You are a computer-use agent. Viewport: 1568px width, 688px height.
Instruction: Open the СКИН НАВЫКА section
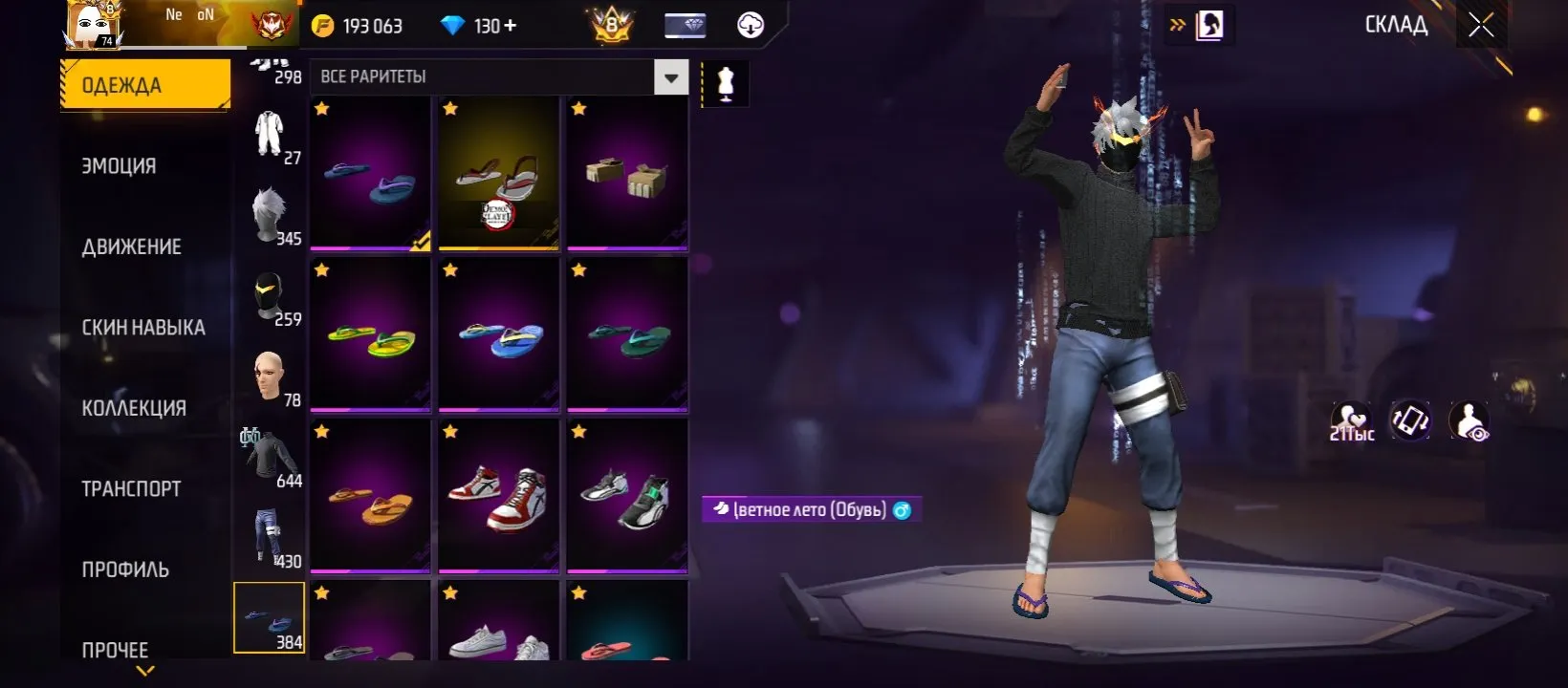[x=144, y=327]
